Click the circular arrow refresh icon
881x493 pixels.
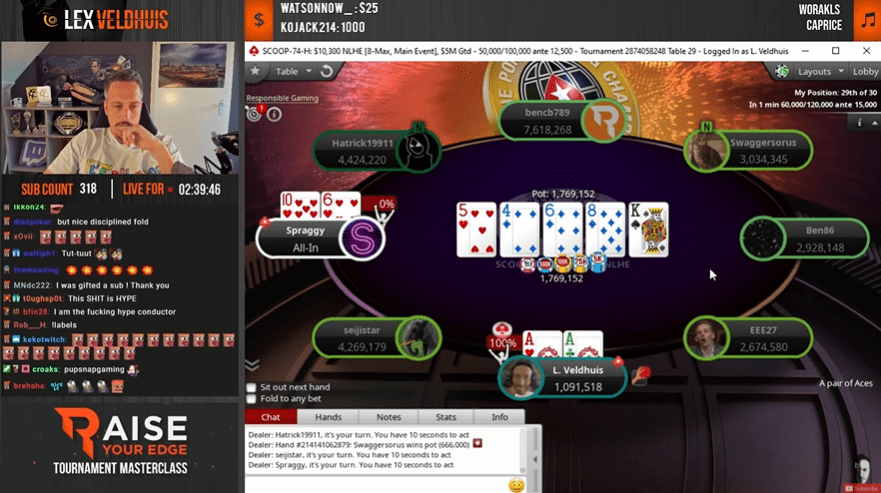(326, 72)
